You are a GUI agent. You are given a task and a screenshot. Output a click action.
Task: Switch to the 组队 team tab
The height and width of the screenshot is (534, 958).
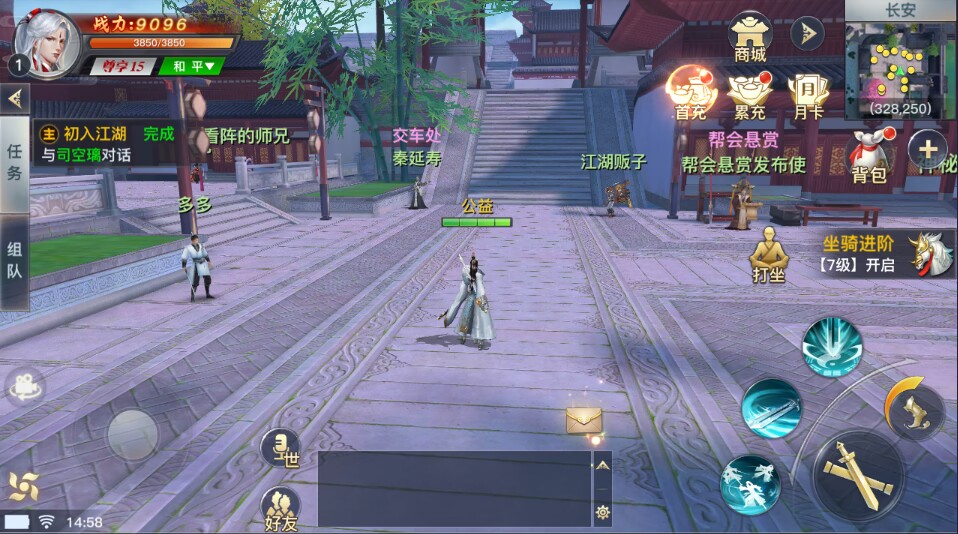coord(14,262)
